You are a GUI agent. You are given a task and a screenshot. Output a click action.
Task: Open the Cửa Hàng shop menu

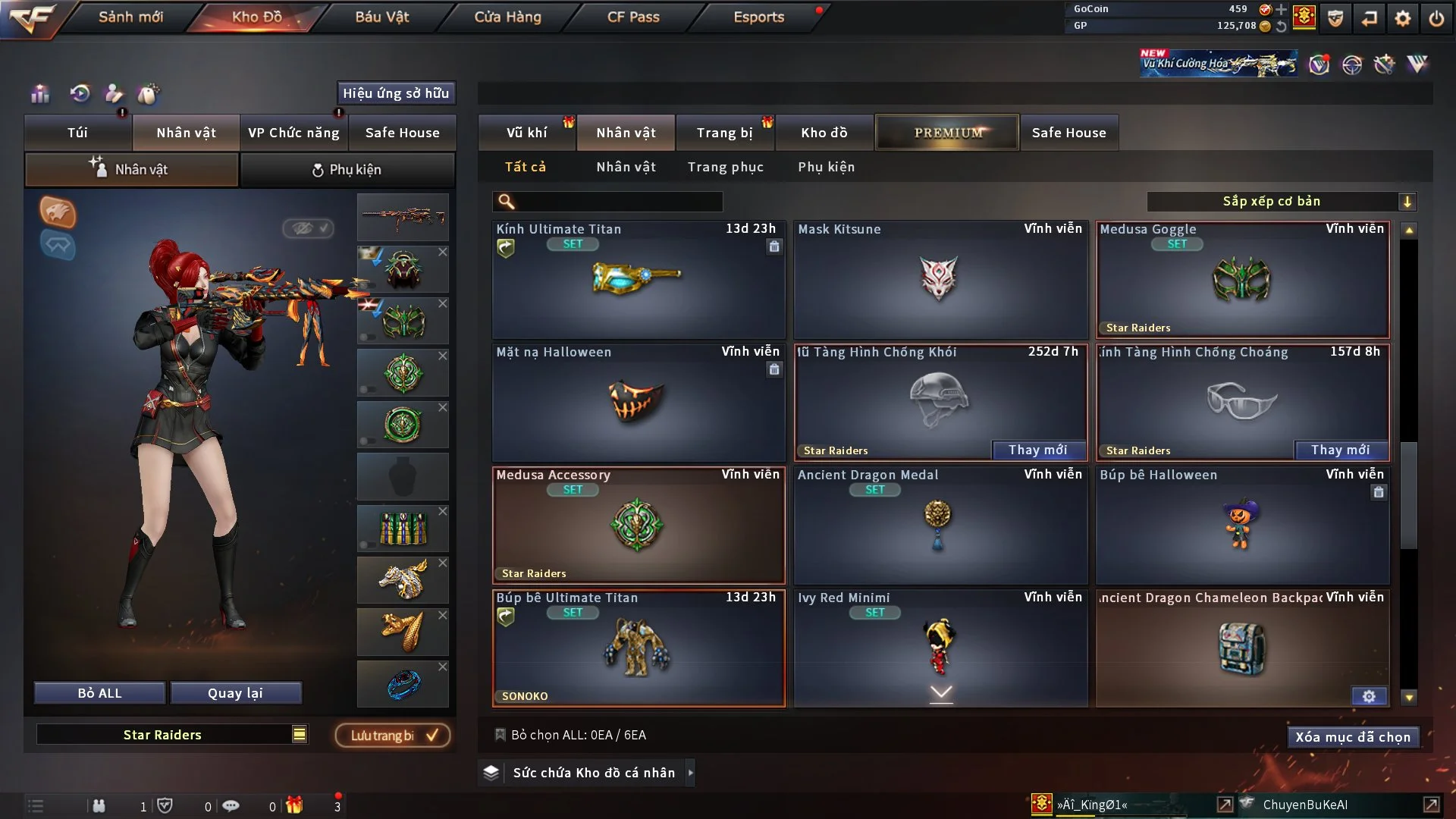507,17
